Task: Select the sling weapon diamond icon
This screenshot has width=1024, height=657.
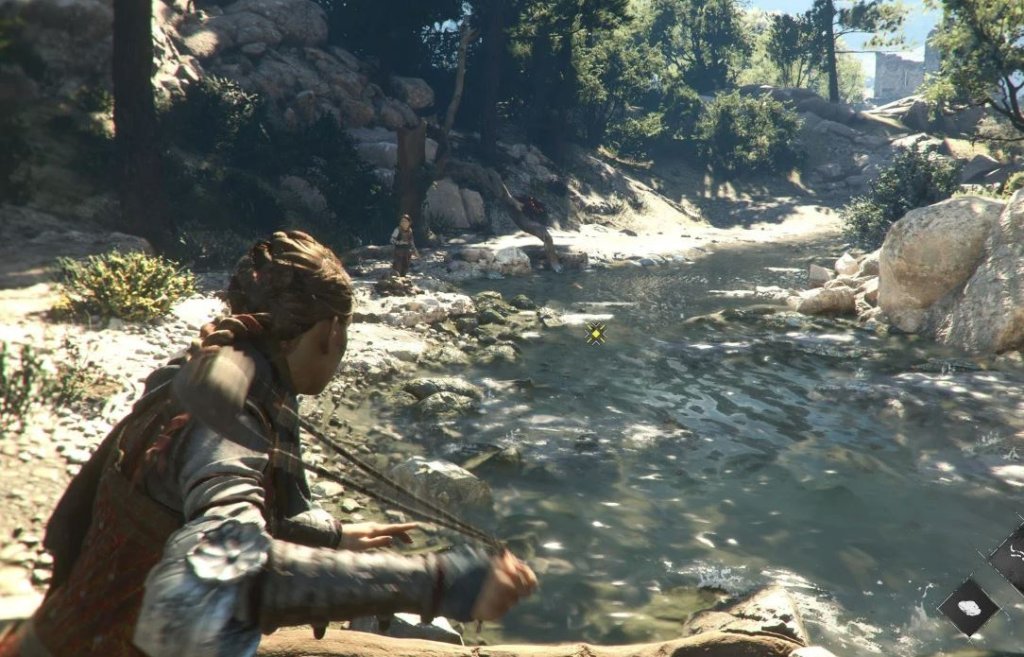Action: [1010, 556]
